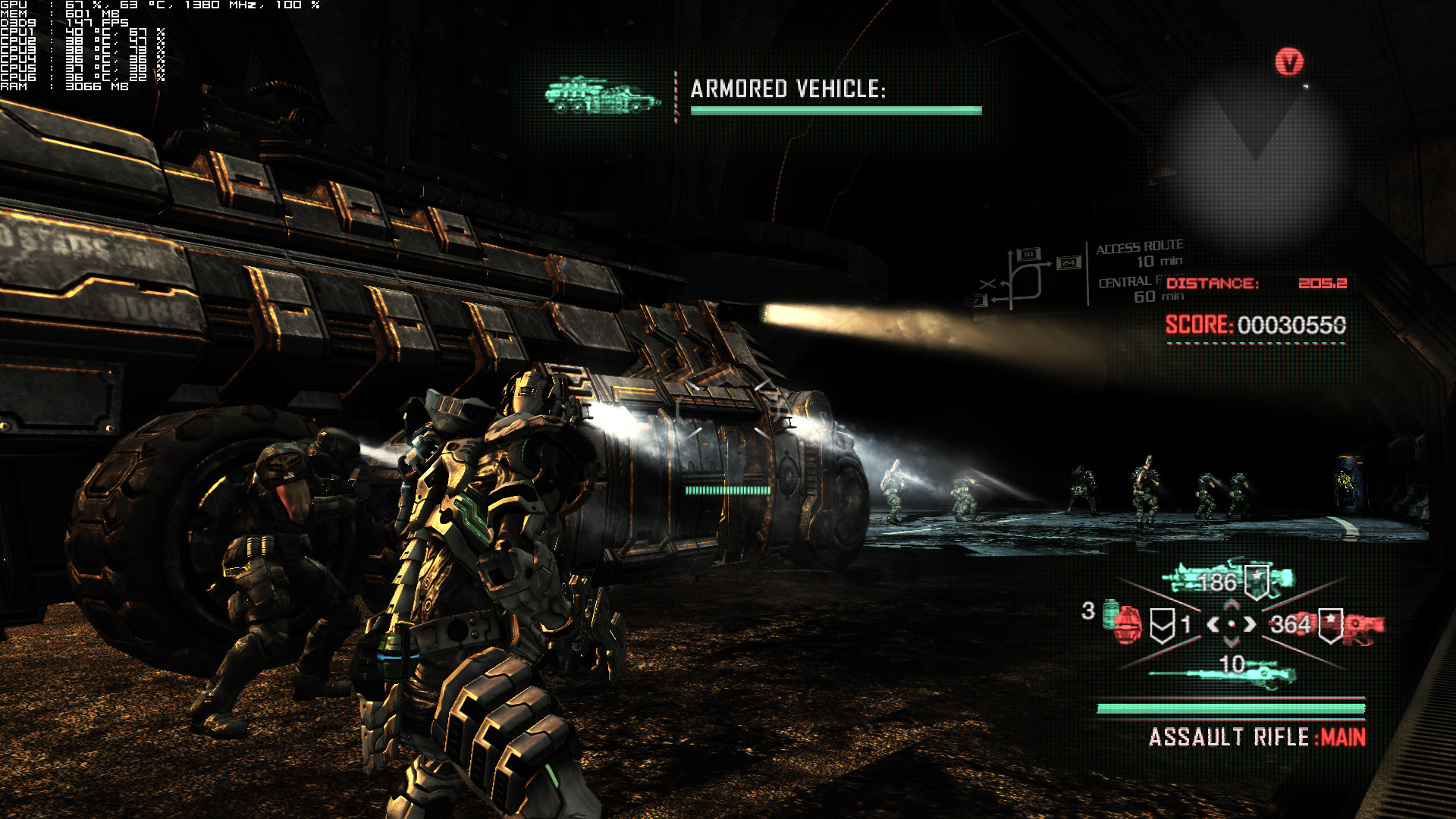Equip the long rifle with 10 rounds
The width and height of the screenshot is (1456, 819).
pos(1221,672)
